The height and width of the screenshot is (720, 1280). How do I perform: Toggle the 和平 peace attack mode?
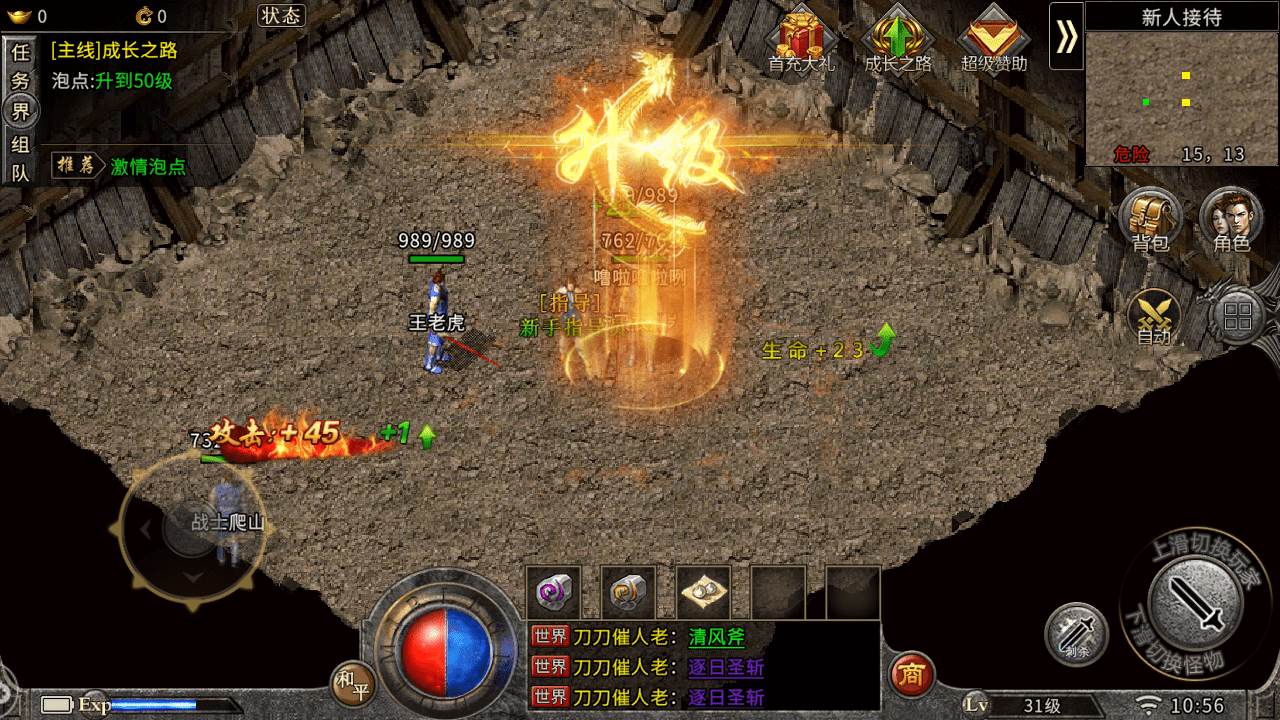(353, 684)
